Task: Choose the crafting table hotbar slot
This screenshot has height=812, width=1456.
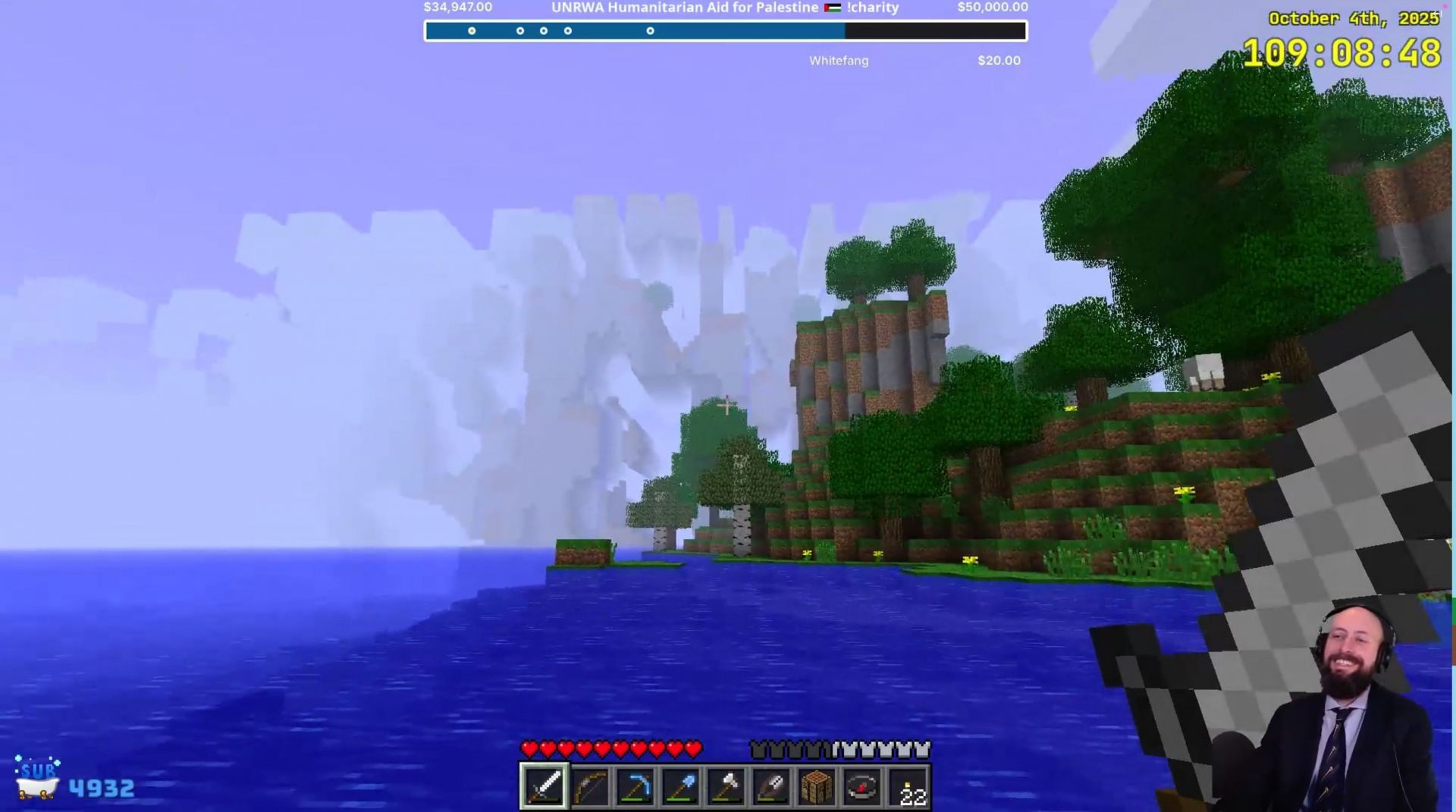Action: (817, 786)
